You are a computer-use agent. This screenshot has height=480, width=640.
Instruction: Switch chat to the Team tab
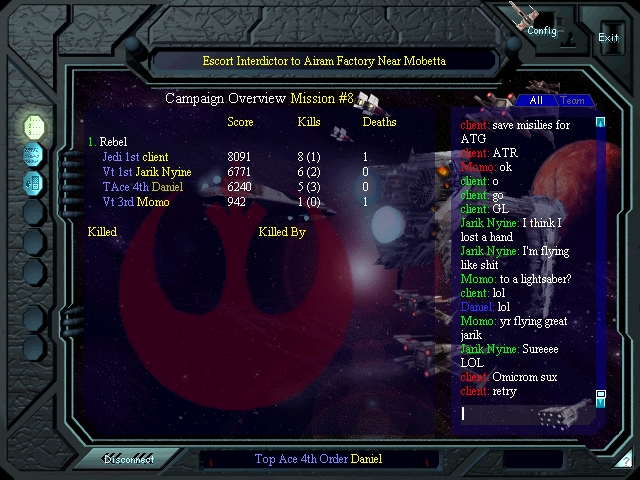(x=572, y=100)
